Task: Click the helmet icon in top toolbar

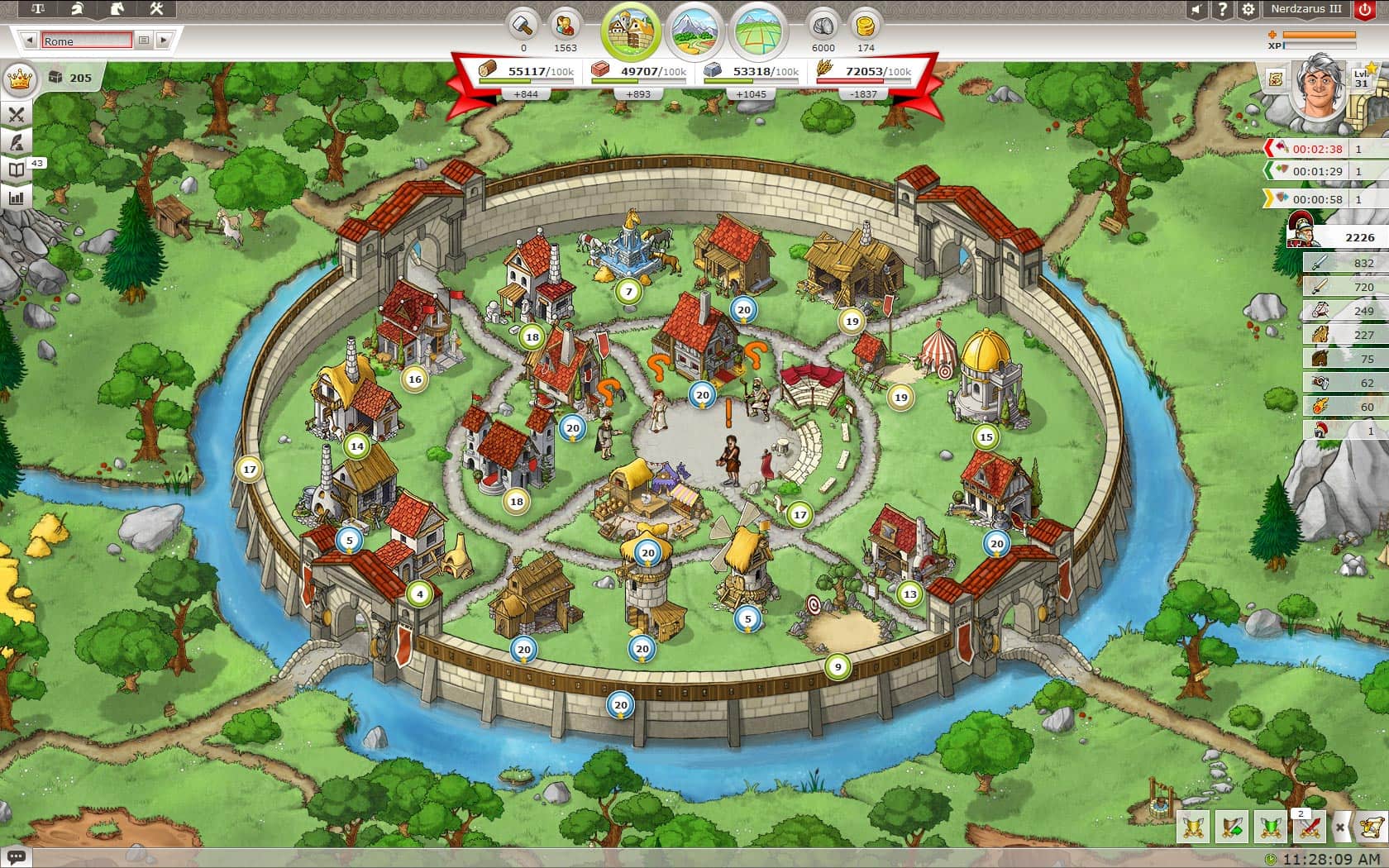Action: click(77, 9)
